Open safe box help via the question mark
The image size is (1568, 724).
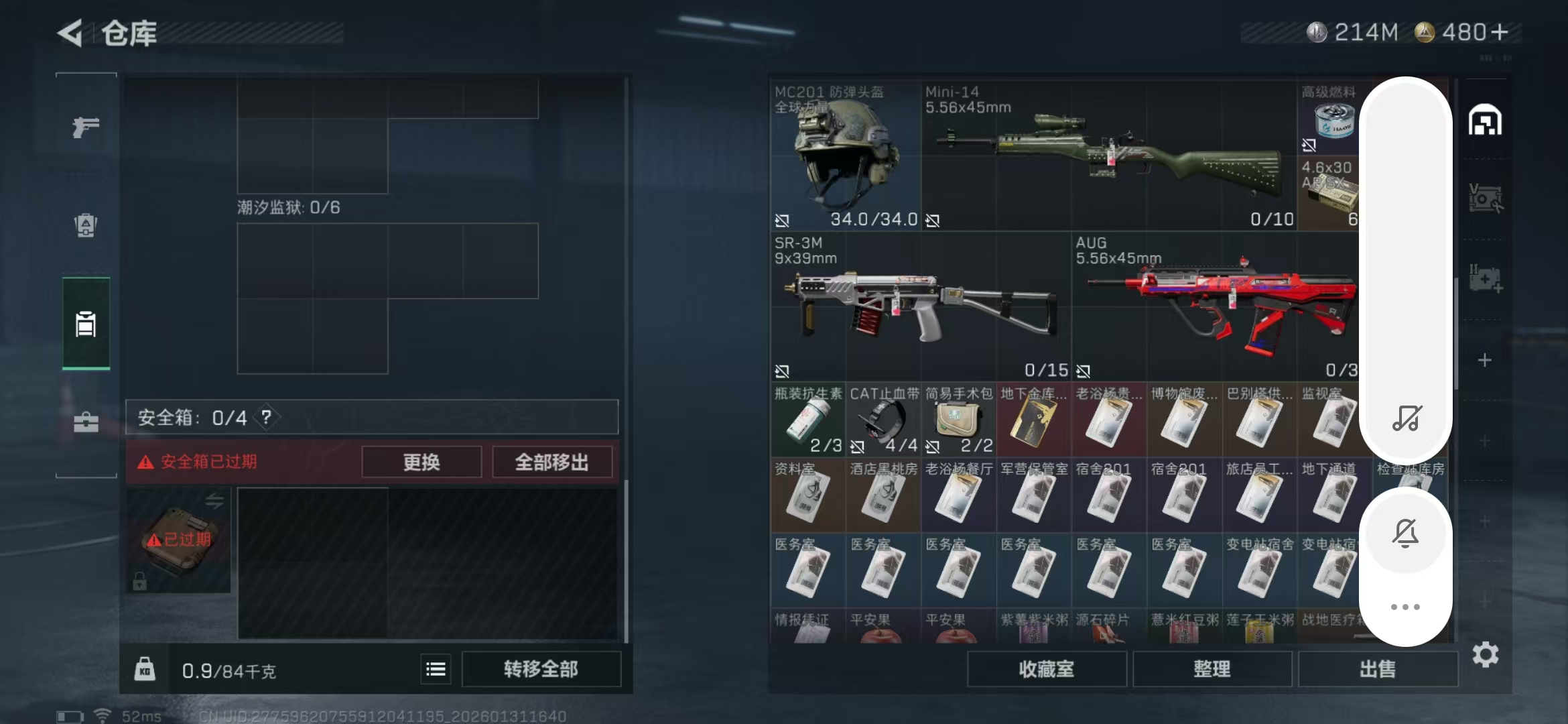267,417
